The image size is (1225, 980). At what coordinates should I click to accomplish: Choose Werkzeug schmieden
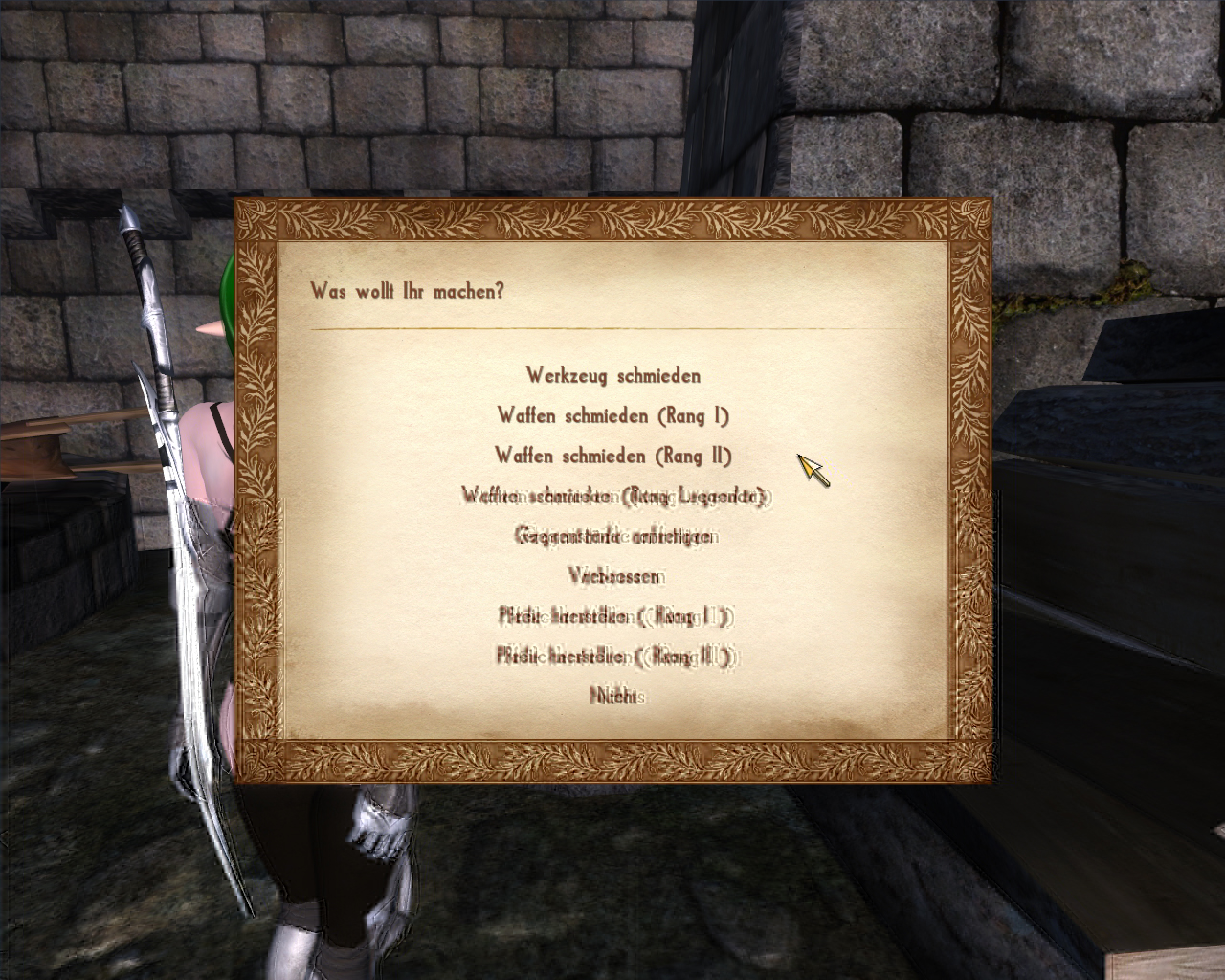[612, 375]
